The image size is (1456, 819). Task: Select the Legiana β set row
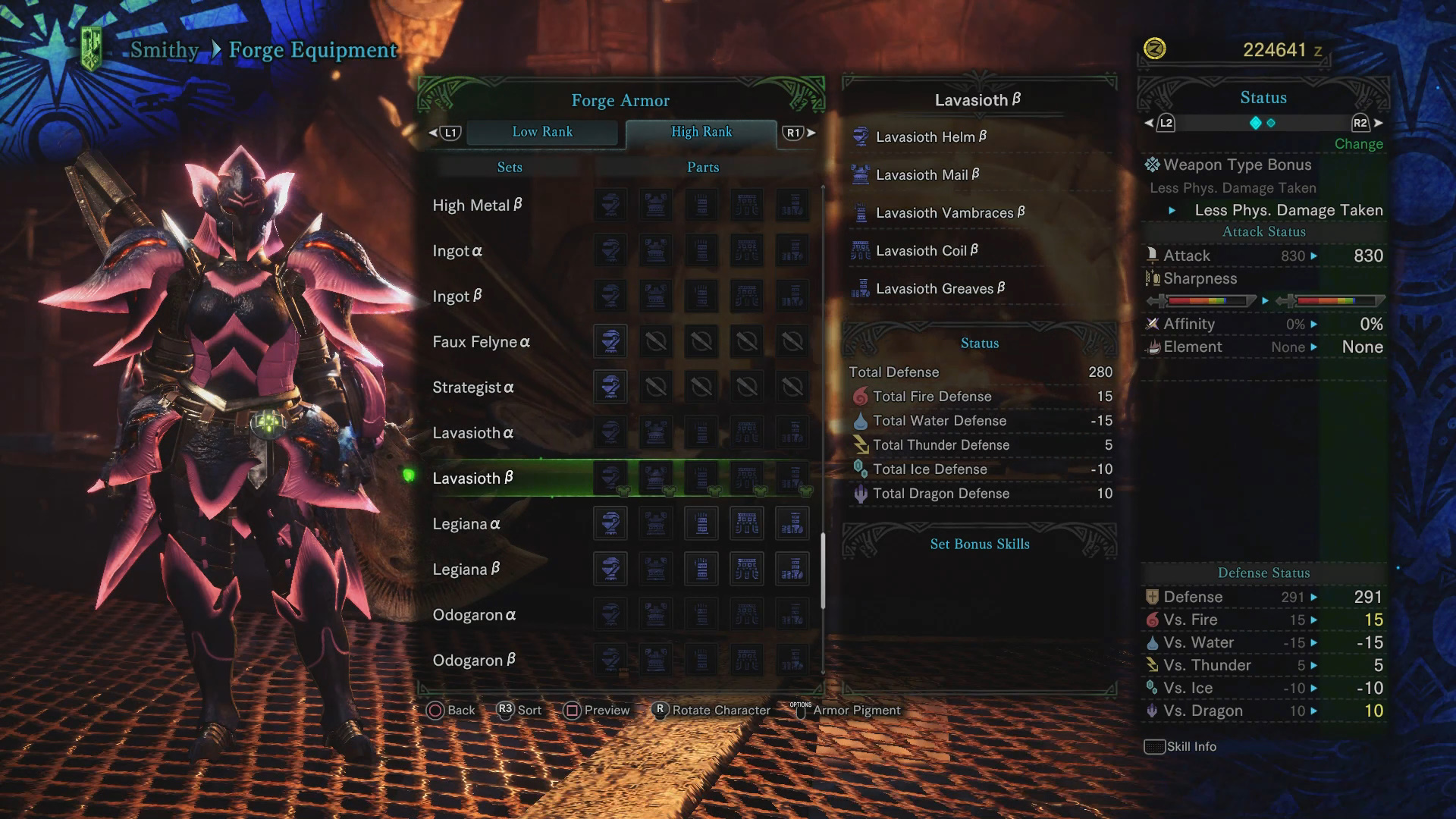coord(466,570)
